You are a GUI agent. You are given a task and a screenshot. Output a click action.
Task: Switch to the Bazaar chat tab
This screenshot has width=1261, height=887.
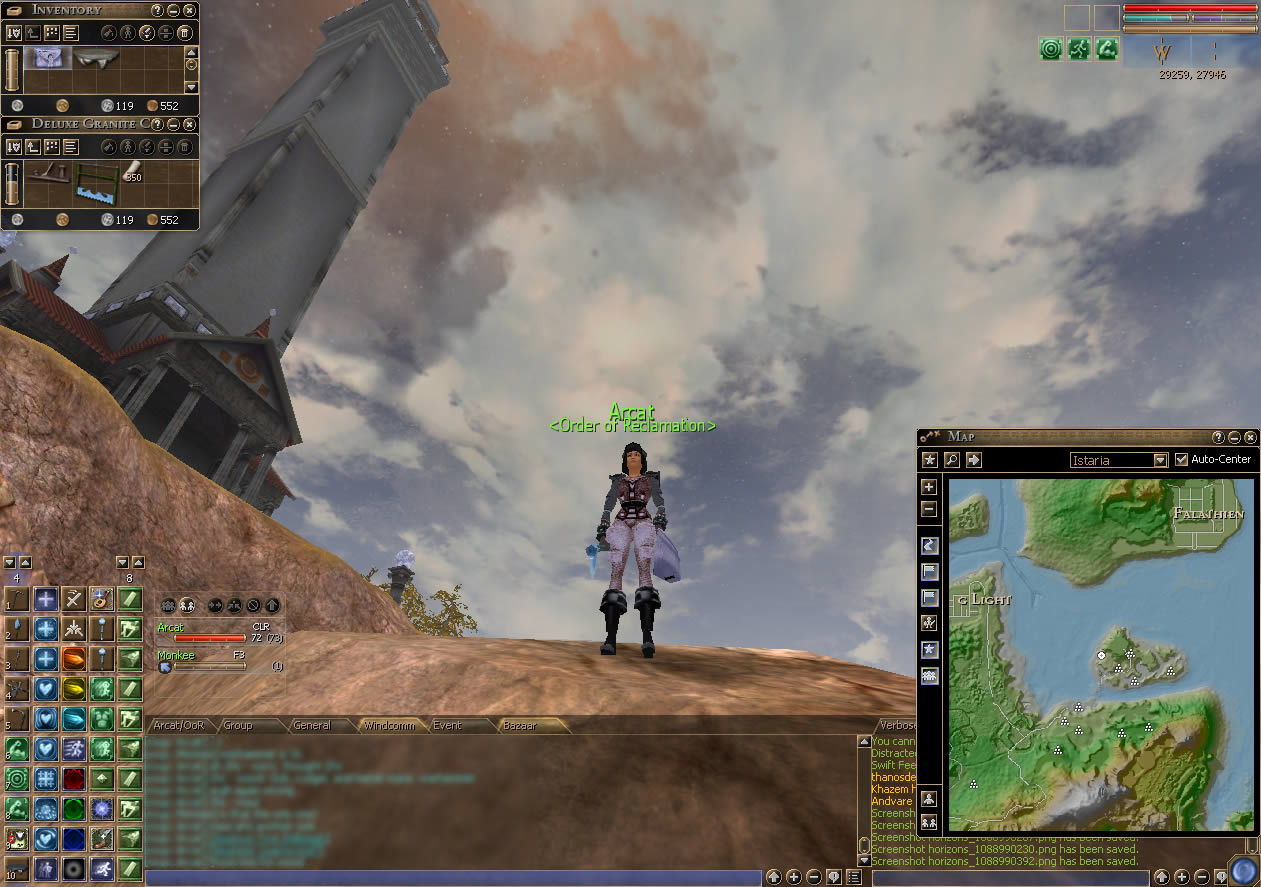[521, 725]
